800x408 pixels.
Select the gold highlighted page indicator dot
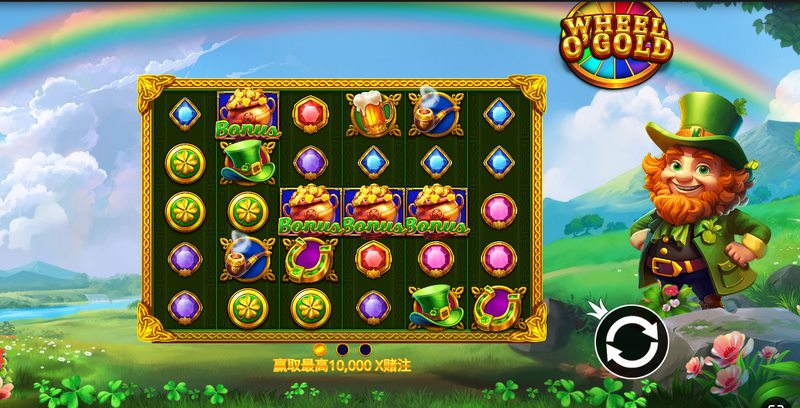320,349
